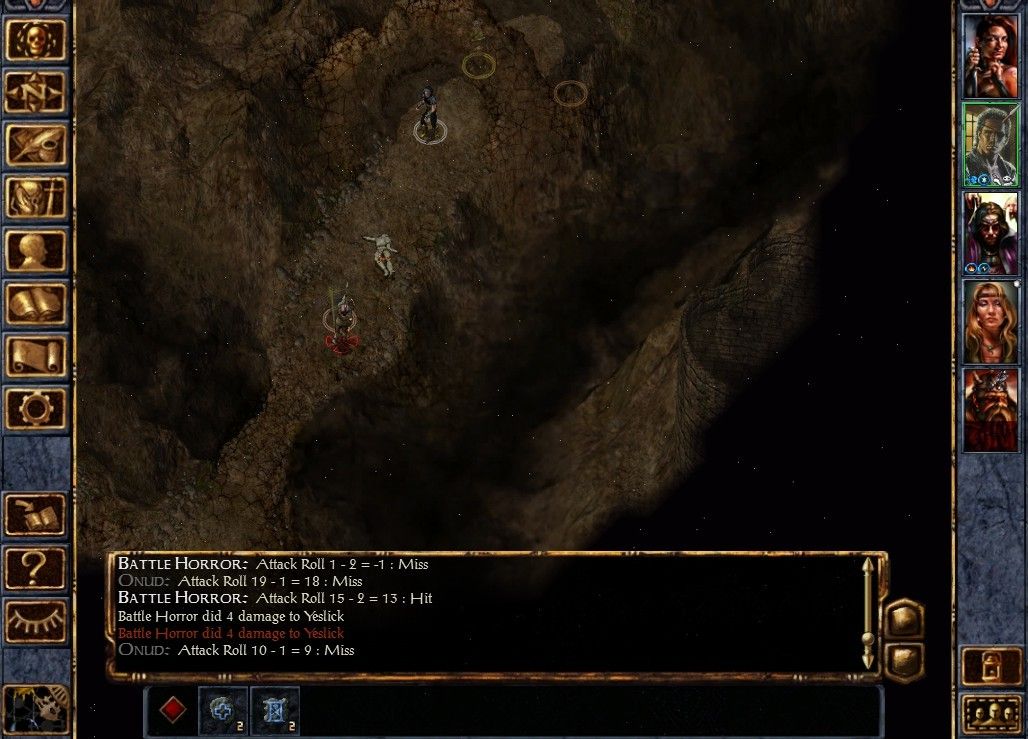The width and height of the screenshot is (1028, 739).
Task: Click the skull button in the sidebar
Action: tap(36, 40)
